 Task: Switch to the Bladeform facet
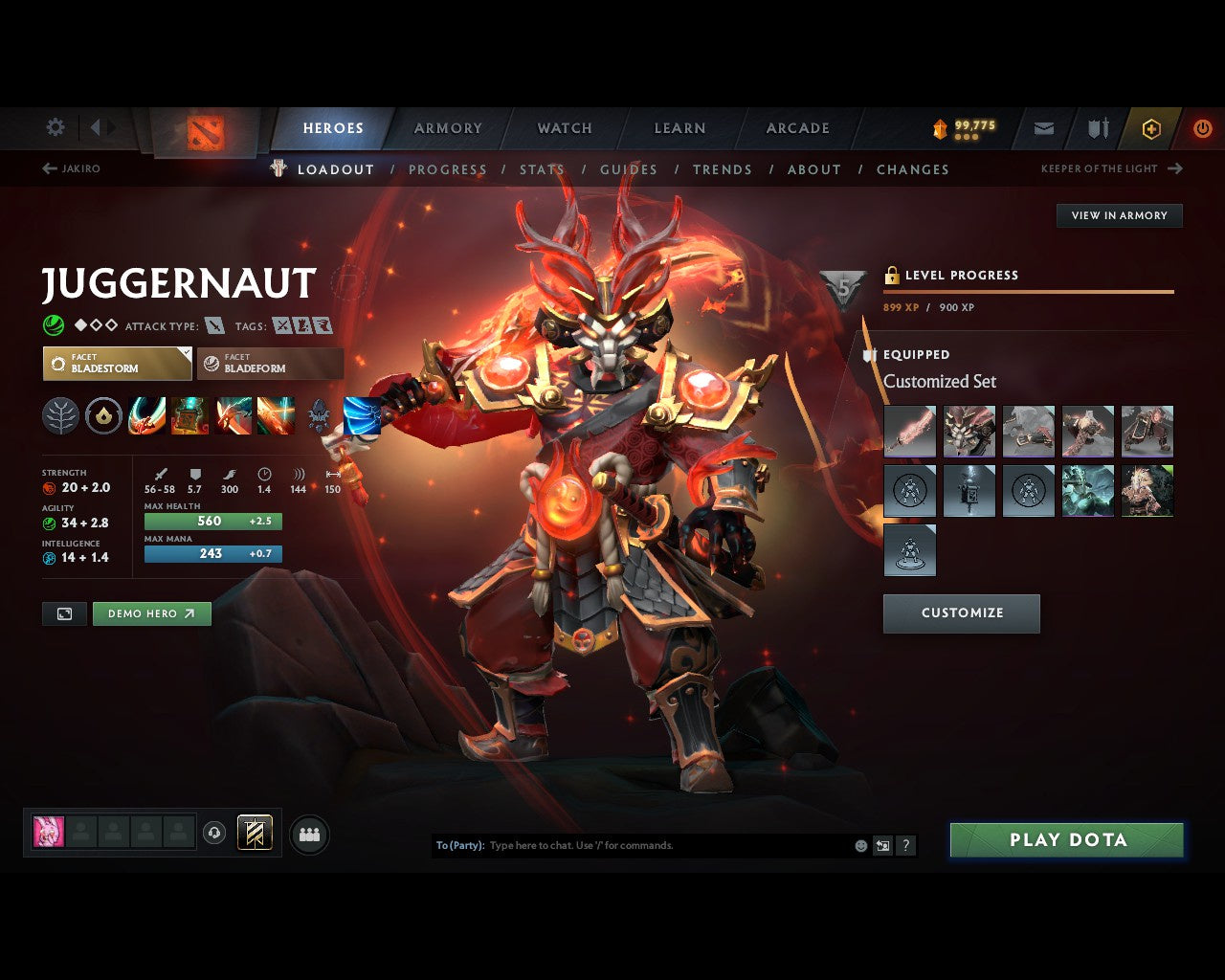click(x=269, y=364)
